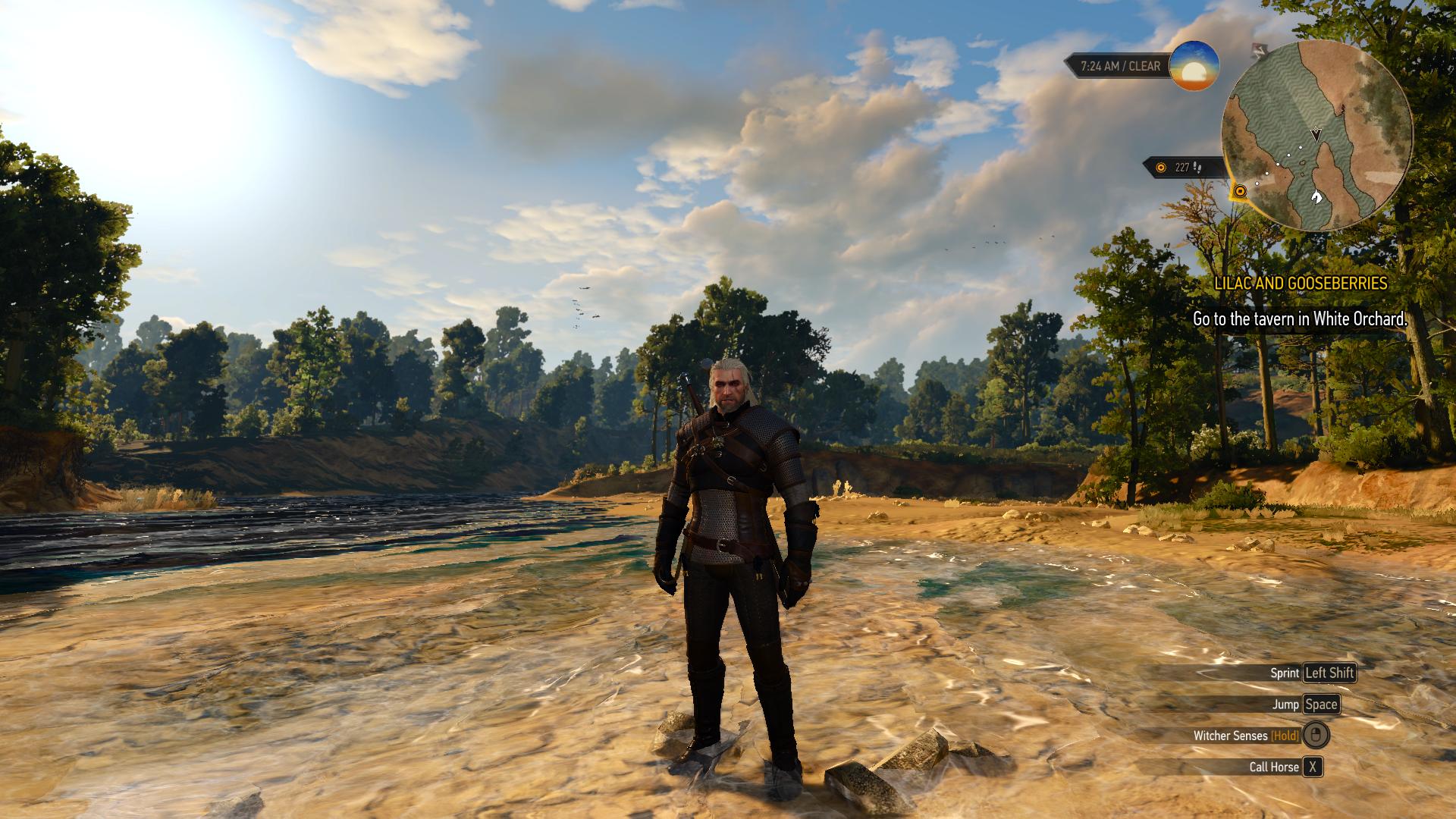Click the circular minimap
Image resolution: width=1456 pixels, height=819 pixels.
(1316, 136)
